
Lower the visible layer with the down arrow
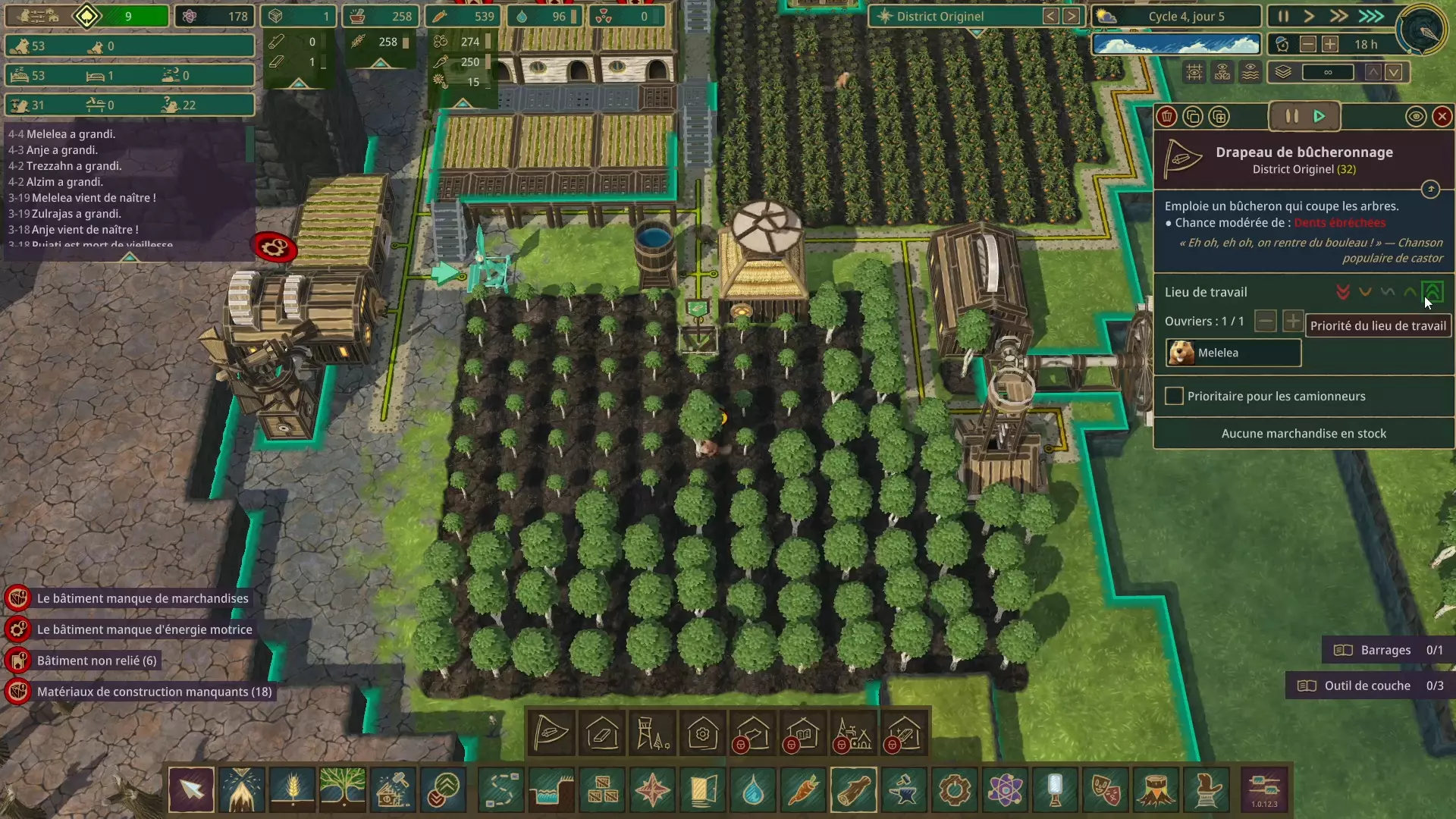1394,73
